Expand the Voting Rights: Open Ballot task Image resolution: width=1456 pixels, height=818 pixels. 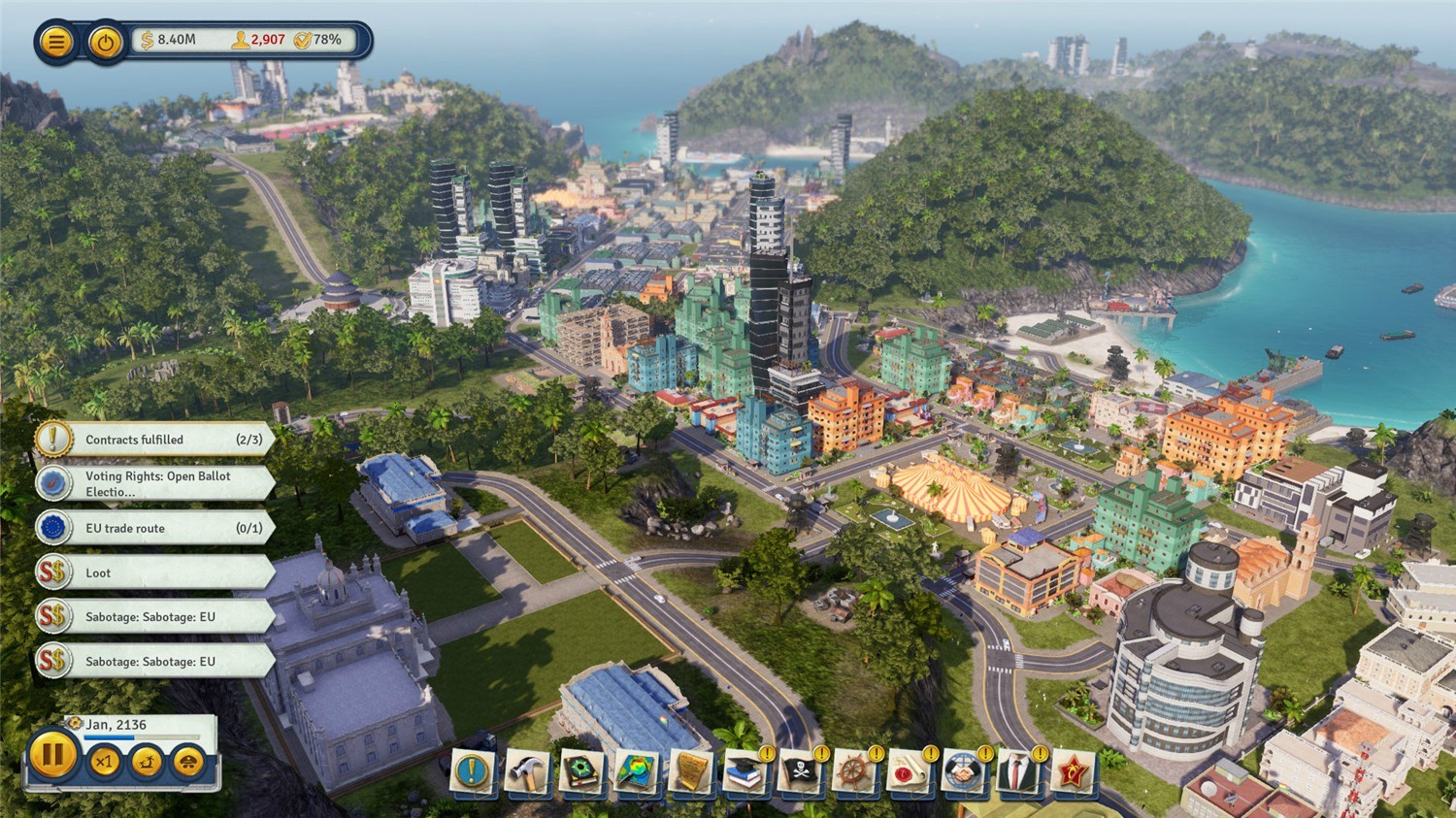tap(155, 483)
